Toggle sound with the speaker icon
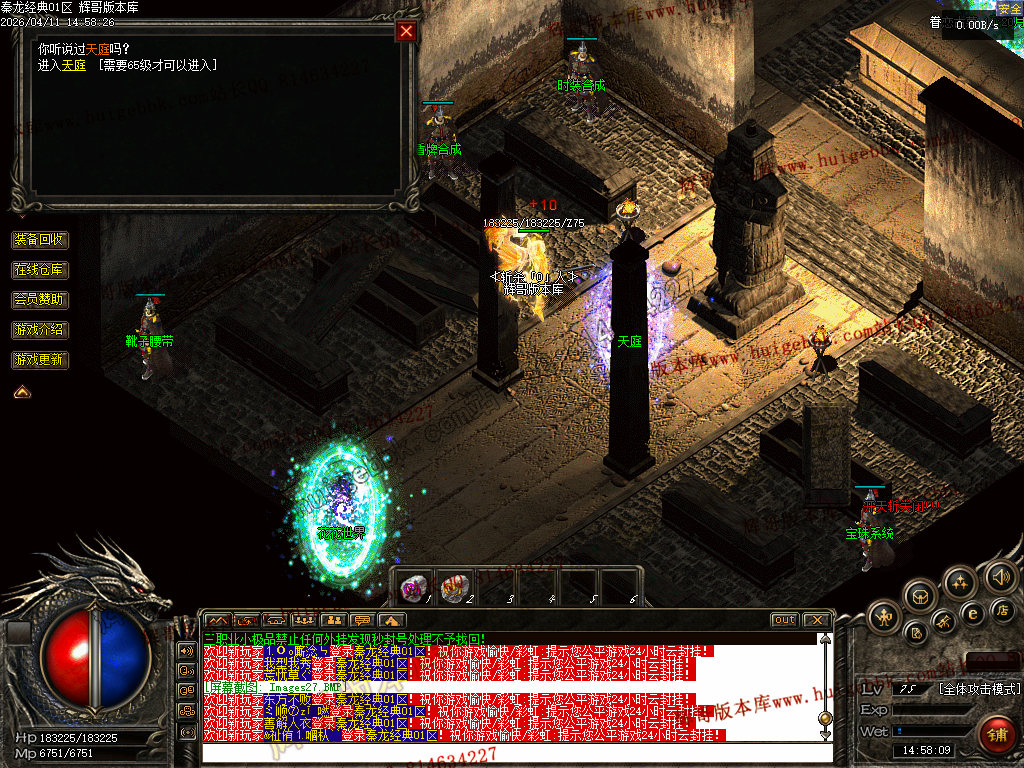Viewport: 1024px width, 768px height. pyautogui.click(x=999, y=576)
